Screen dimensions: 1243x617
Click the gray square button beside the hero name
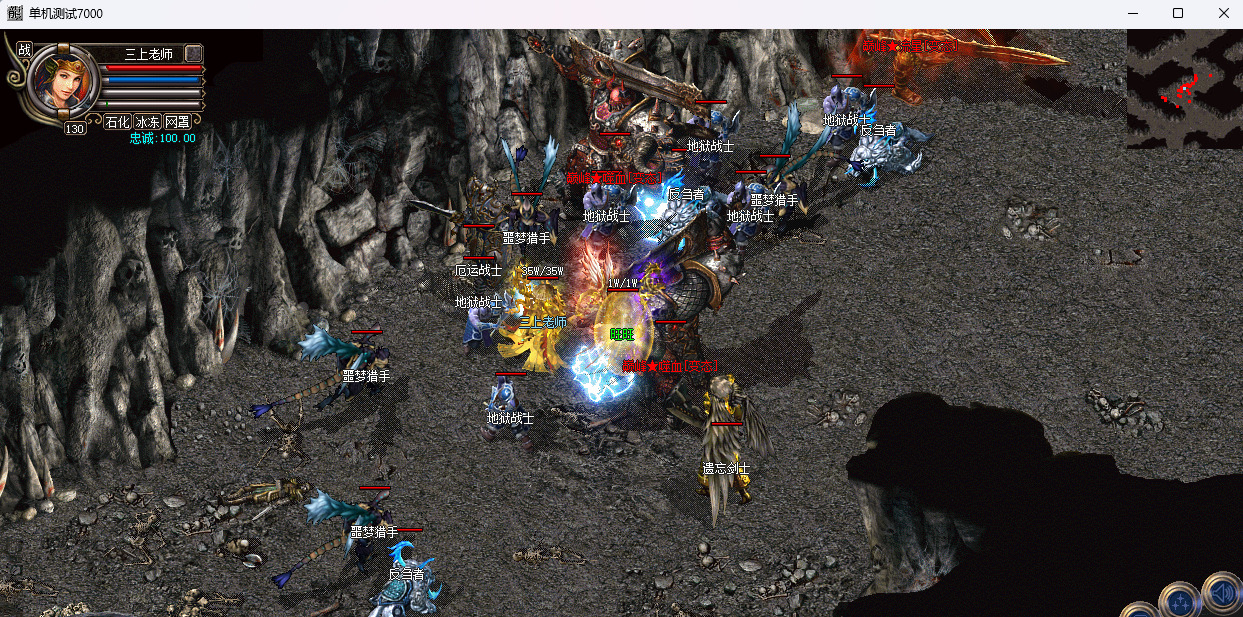point(194,53)
